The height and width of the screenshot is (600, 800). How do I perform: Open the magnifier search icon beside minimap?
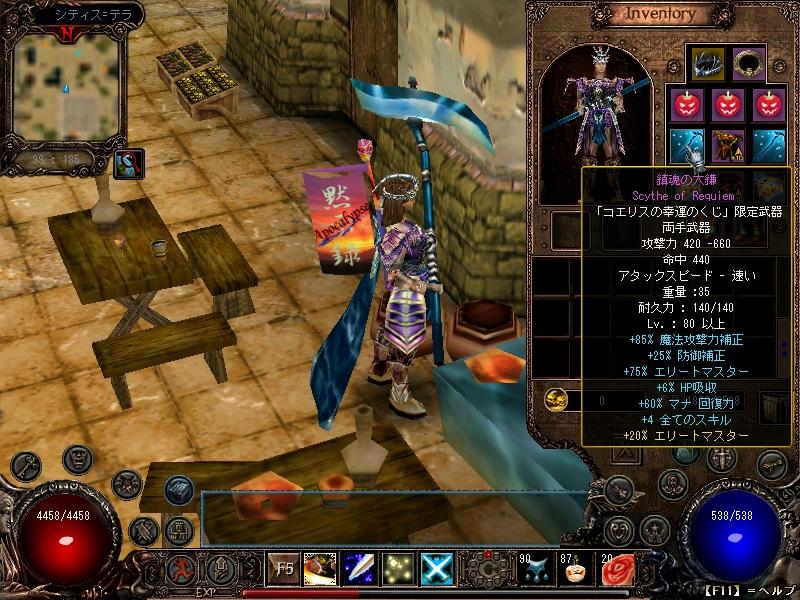(129, 162)
